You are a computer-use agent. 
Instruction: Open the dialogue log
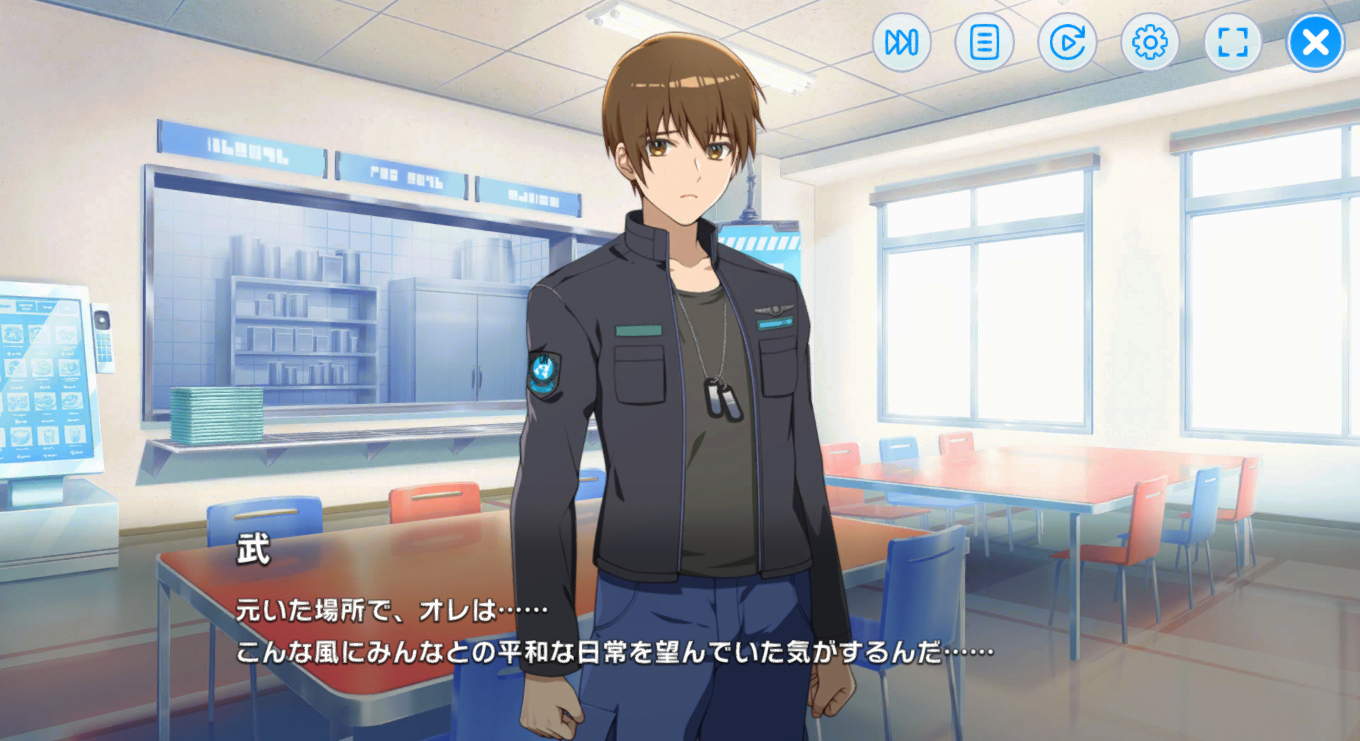coord(984,43)
